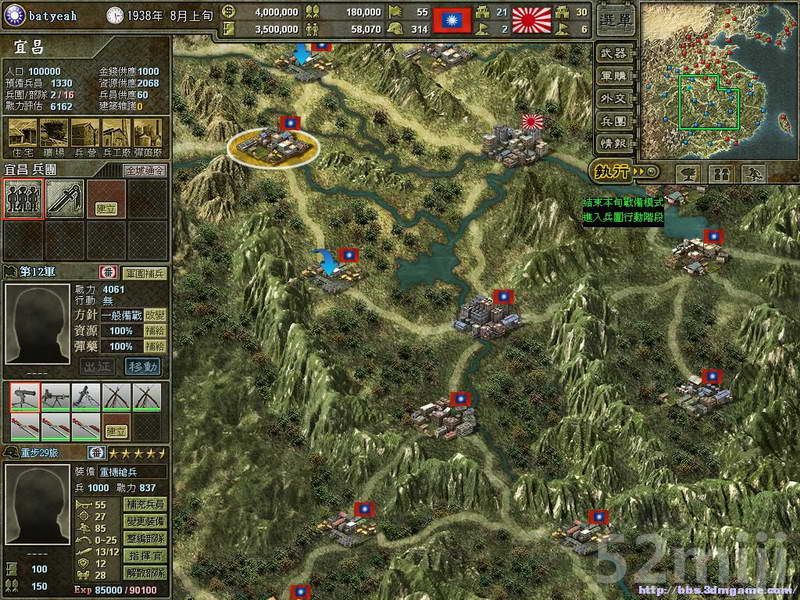Open the 外交 diplomacy panel

pyautogui.click(x=614, y=98)
